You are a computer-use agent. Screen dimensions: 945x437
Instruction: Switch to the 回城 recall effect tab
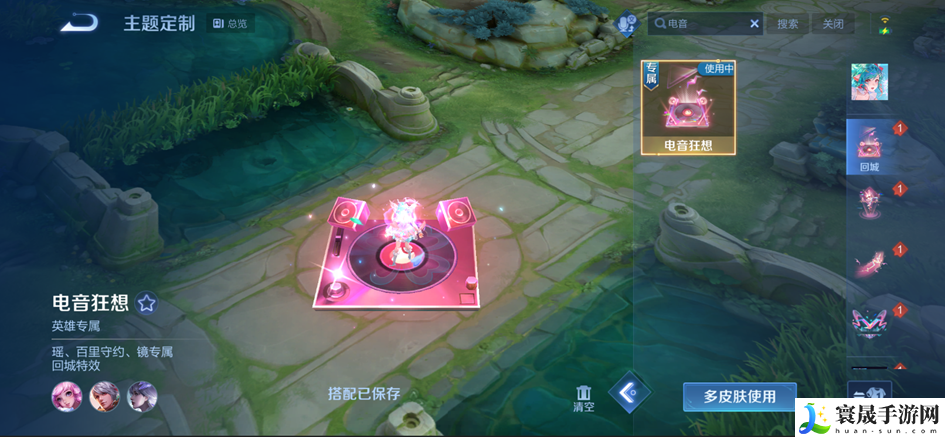click(x=868, y=147)
